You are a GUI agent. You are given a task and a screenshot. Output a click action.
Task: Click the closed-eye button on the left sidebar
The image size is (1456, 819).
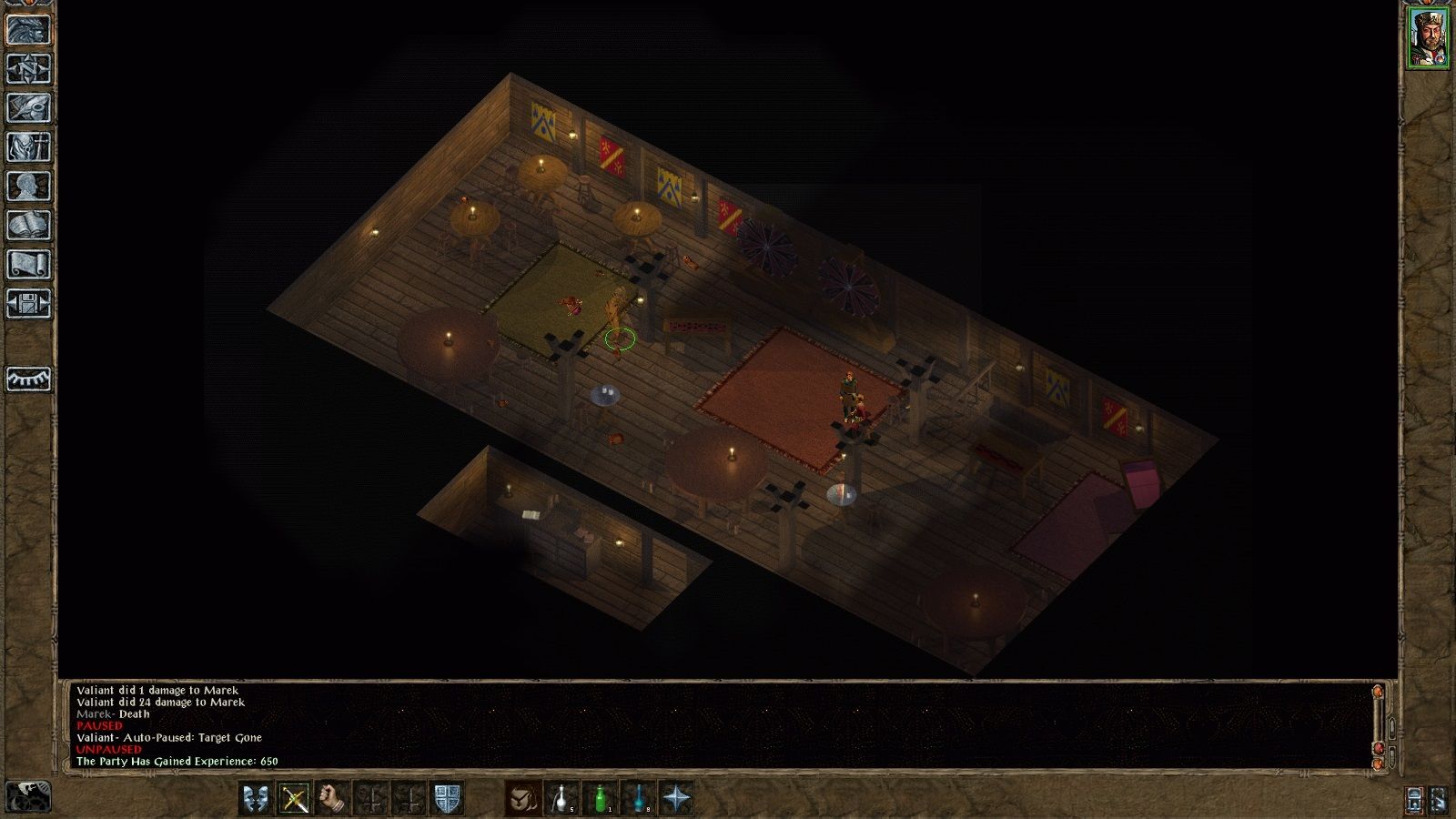pos(28,379)
